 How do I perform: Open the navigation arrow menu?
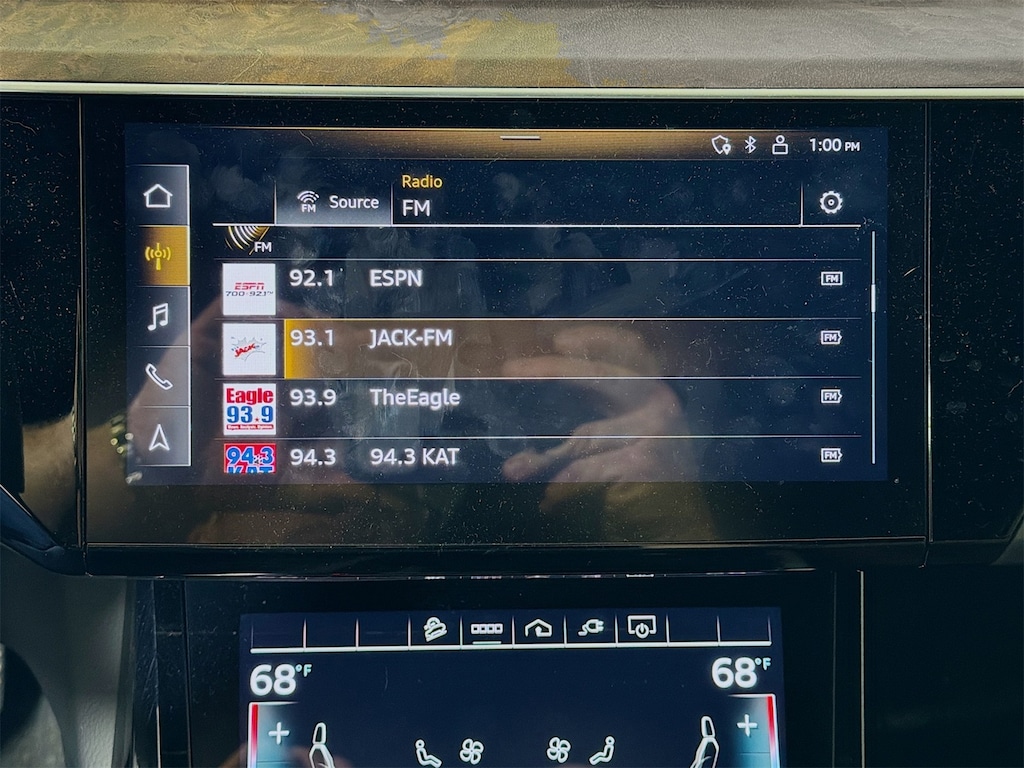158,437
